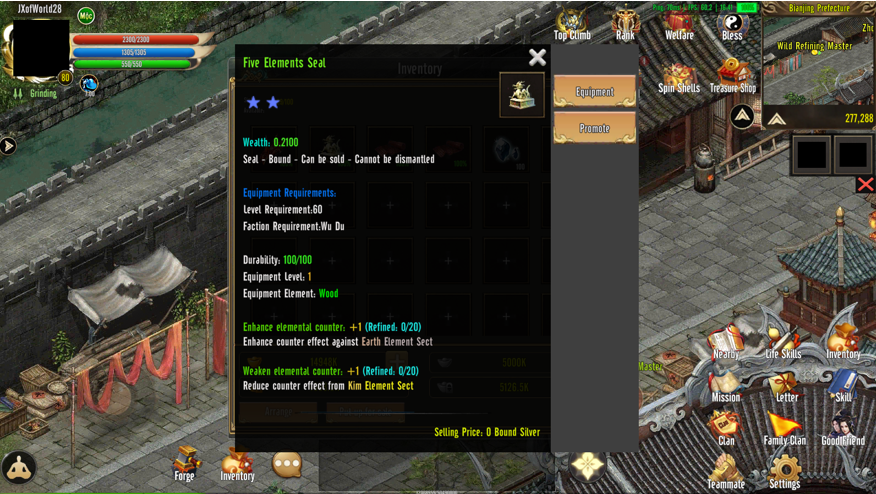Open the Letter mailbox
The image size is (876, 494).
787,384
